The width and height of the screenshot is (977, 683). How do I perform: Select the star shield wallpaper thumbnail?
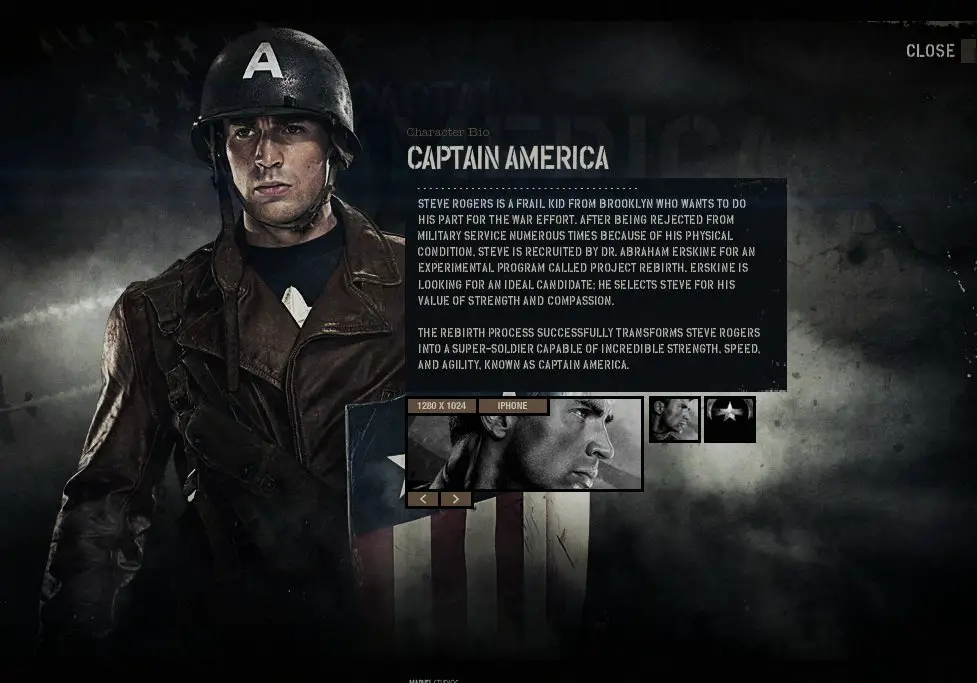(729, 420)
